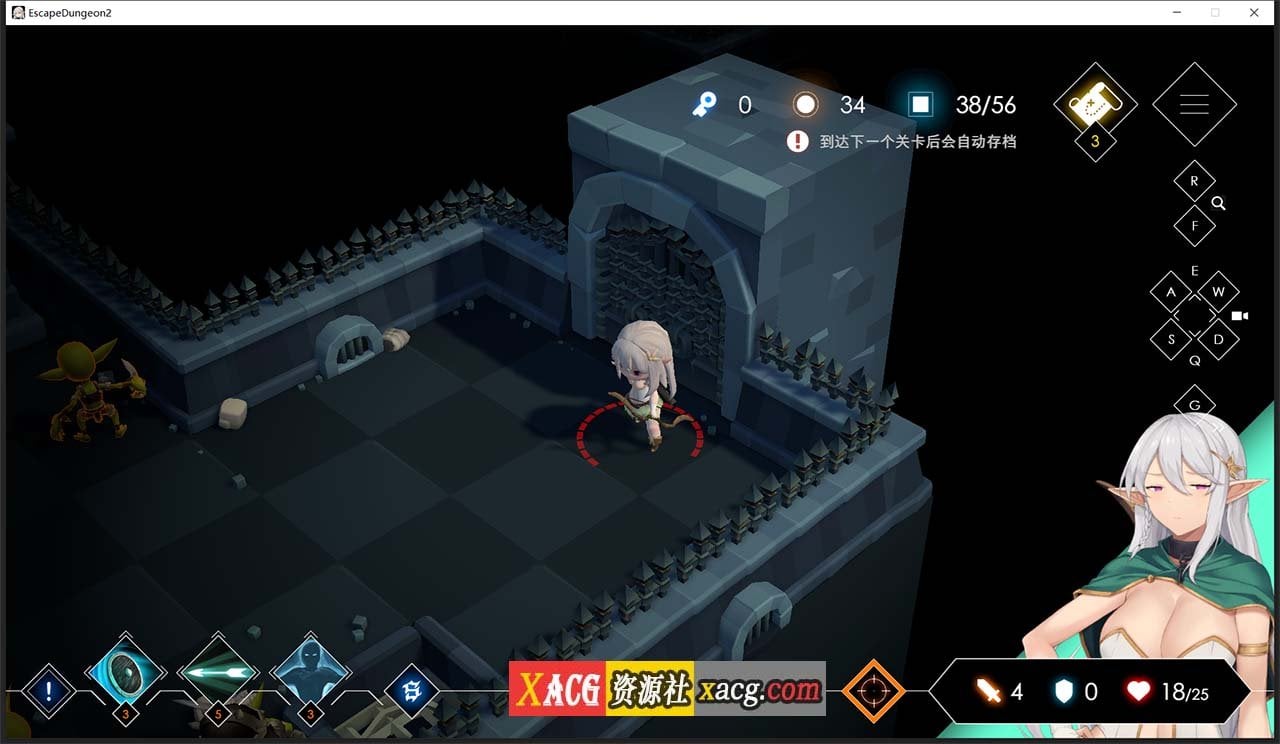
Task: Click the red autosave warning notification
Action: click(798, 141)
